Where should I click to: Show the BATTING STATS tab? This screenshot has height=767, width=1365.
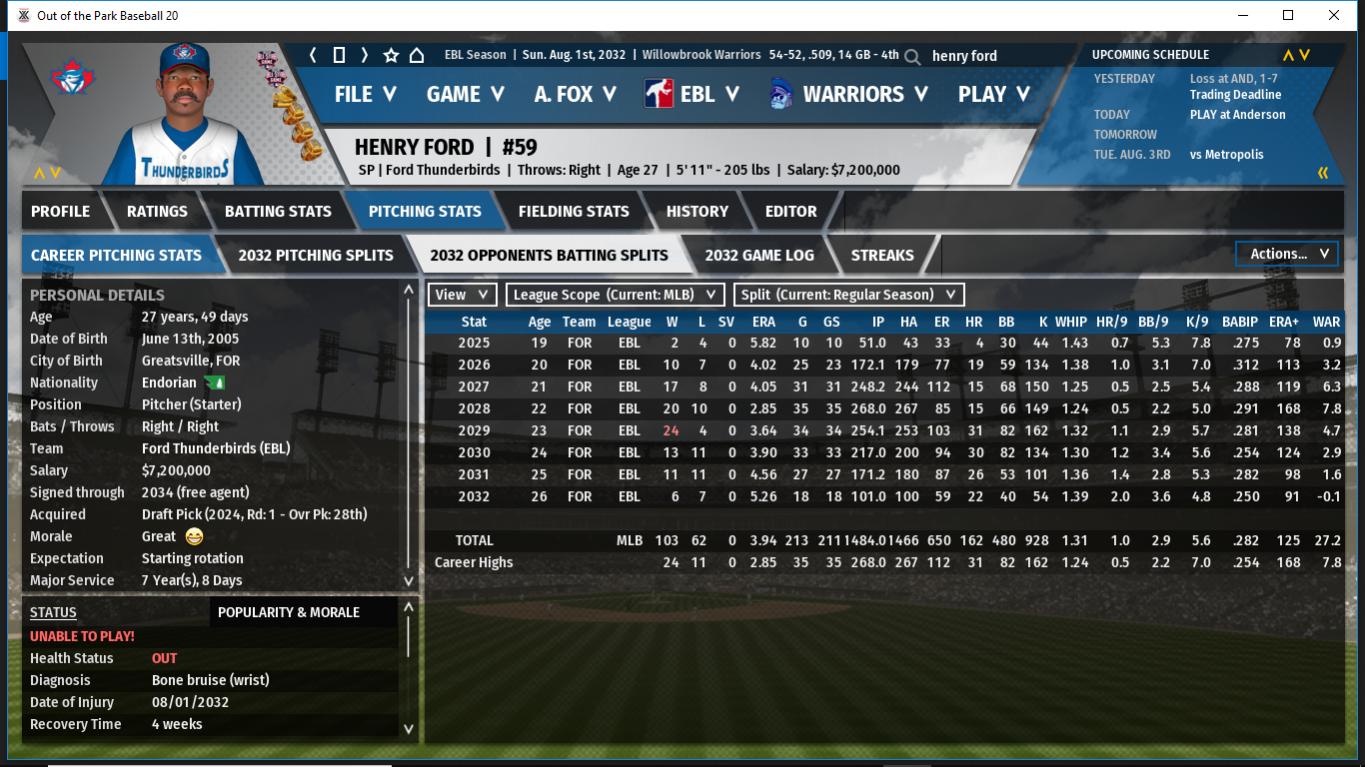(278, 211)
